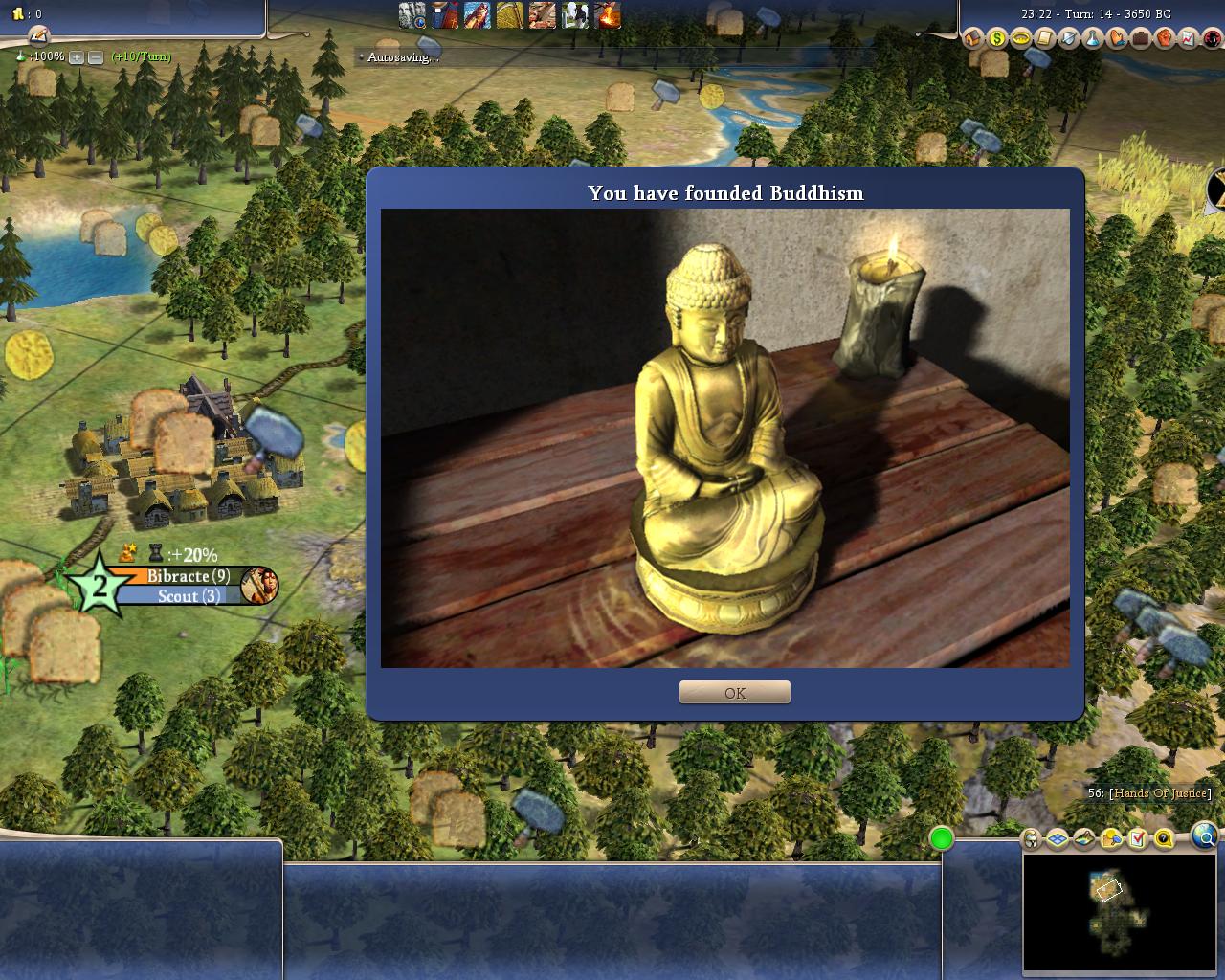Decrease the research rate with minus button
The image size is (1225, 980).
click(x=95, y=57)
